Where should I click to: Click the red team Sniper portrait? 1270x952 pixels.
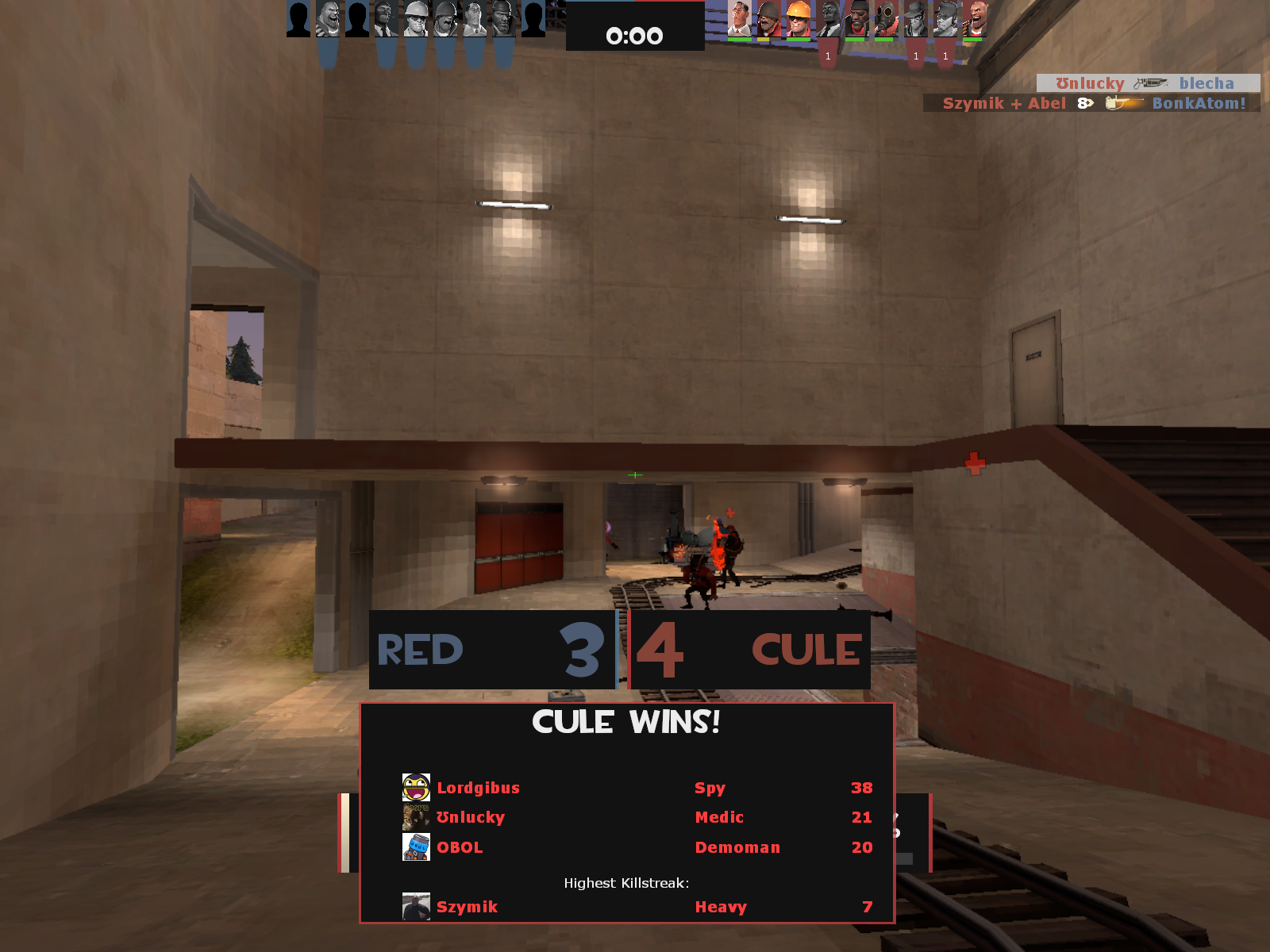(915, 19)
